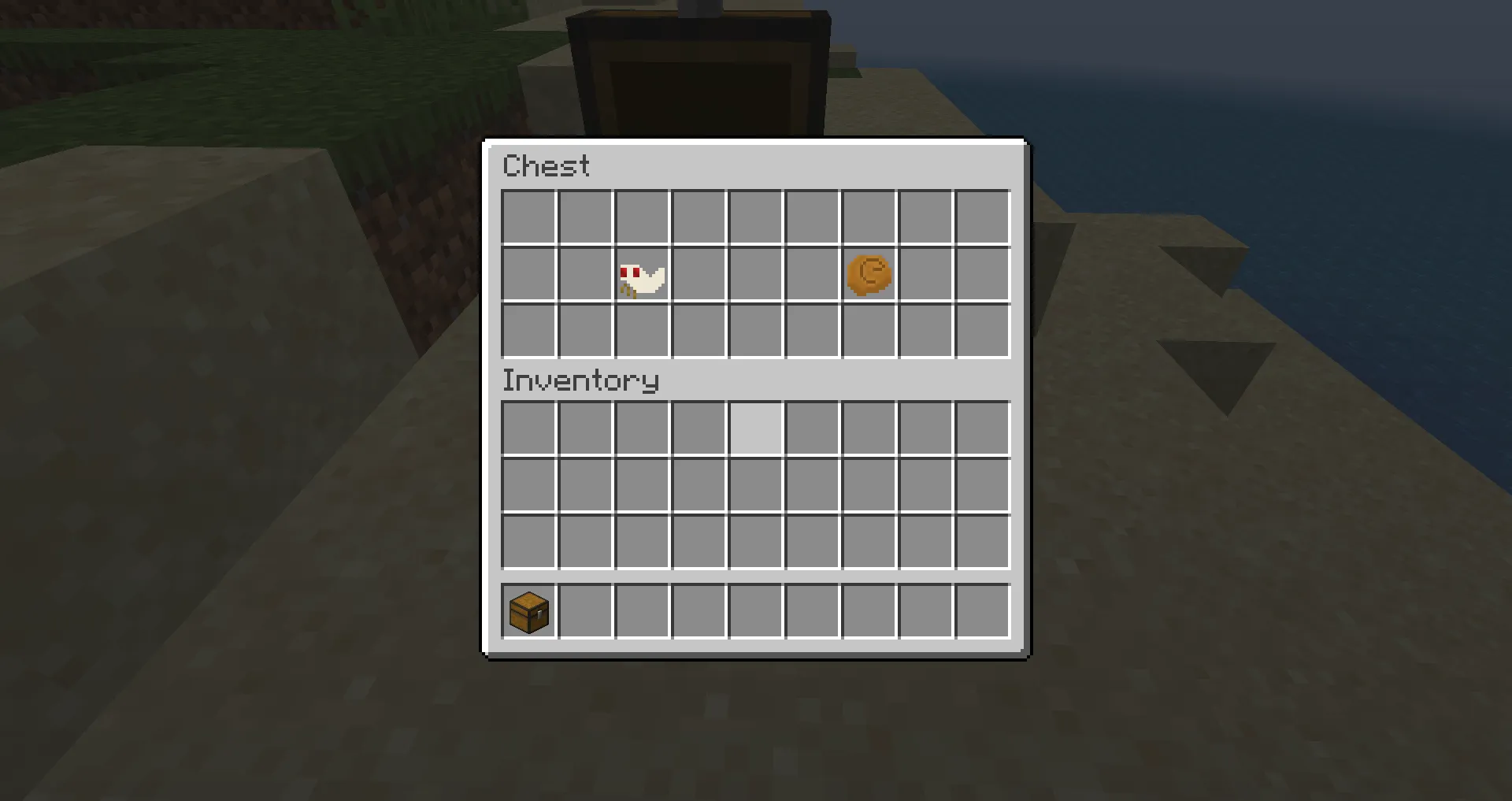Click the slot directly above the snail shell
The width and height of the screenshot is (1512, 801).
[868, 217]
